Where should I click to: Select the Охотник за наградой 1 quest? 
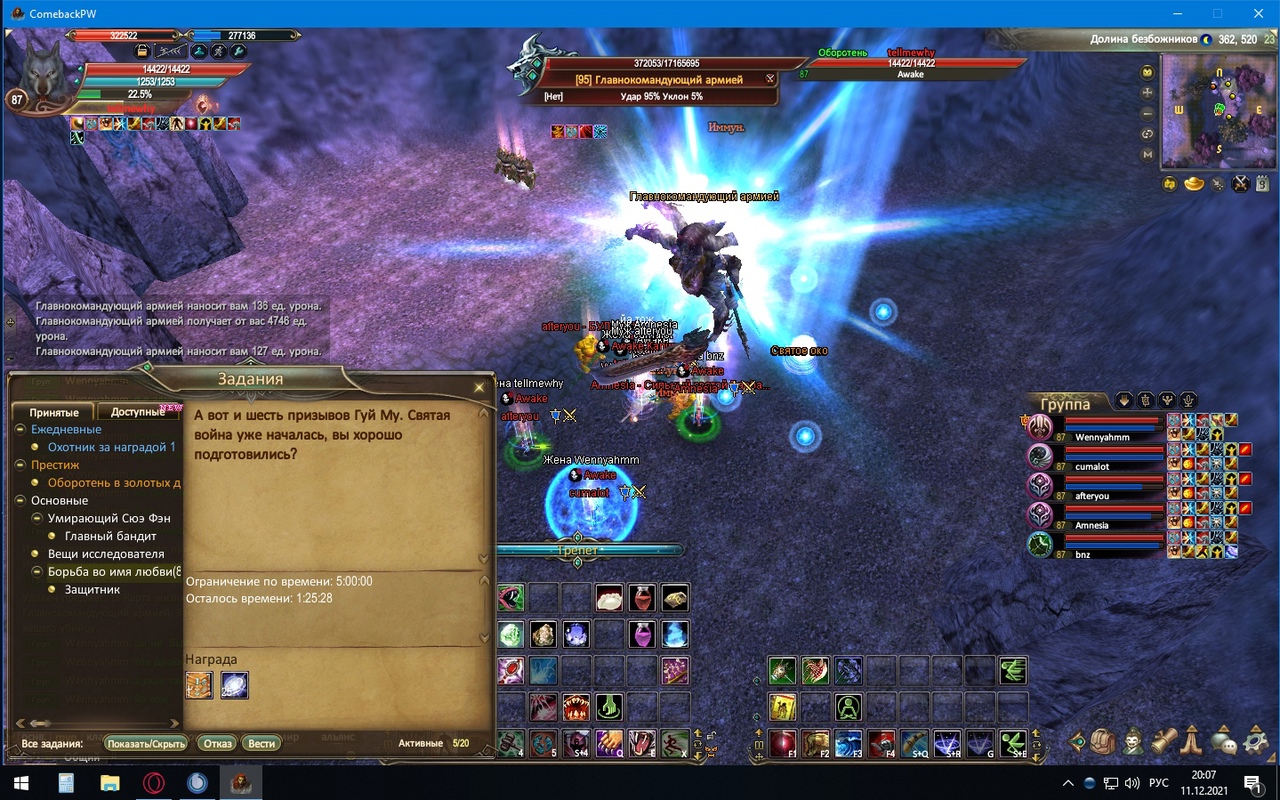[x=111, y=447]
